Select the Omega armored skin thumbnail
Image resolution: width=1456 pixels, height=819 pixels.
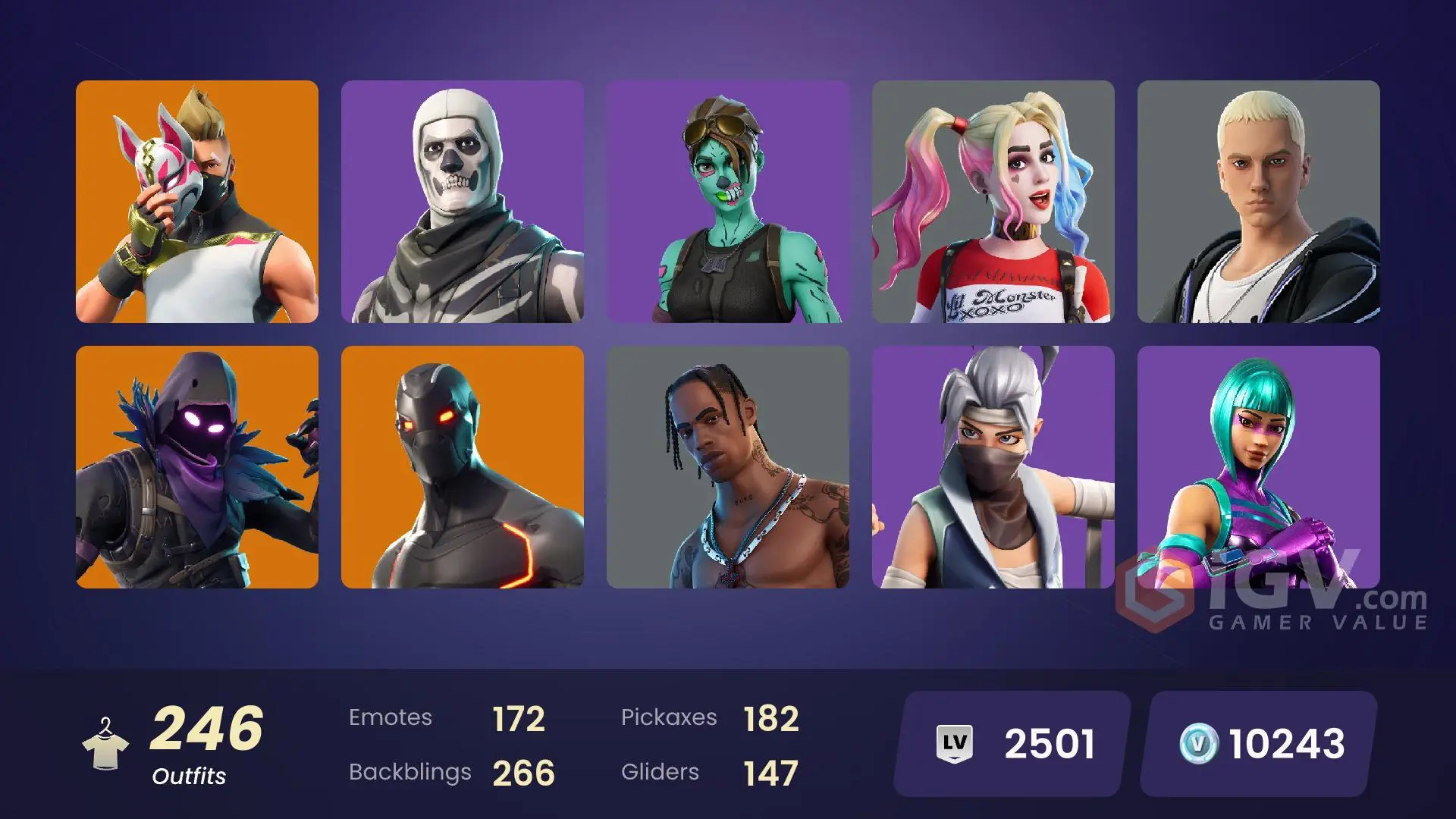(x=463, y=466)
